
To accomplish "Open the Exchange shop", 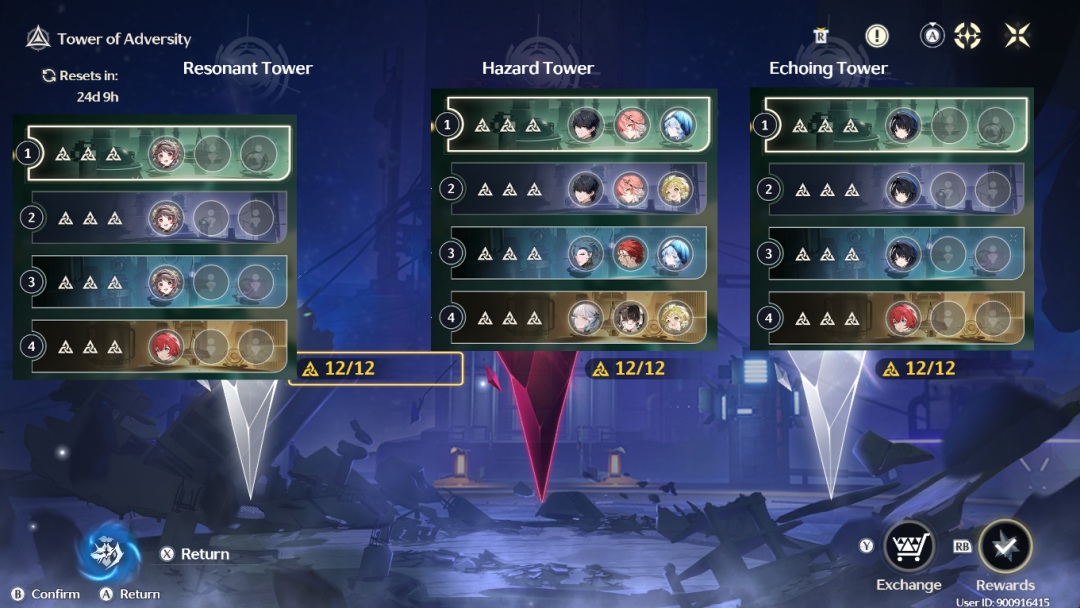I will (908, 547).
